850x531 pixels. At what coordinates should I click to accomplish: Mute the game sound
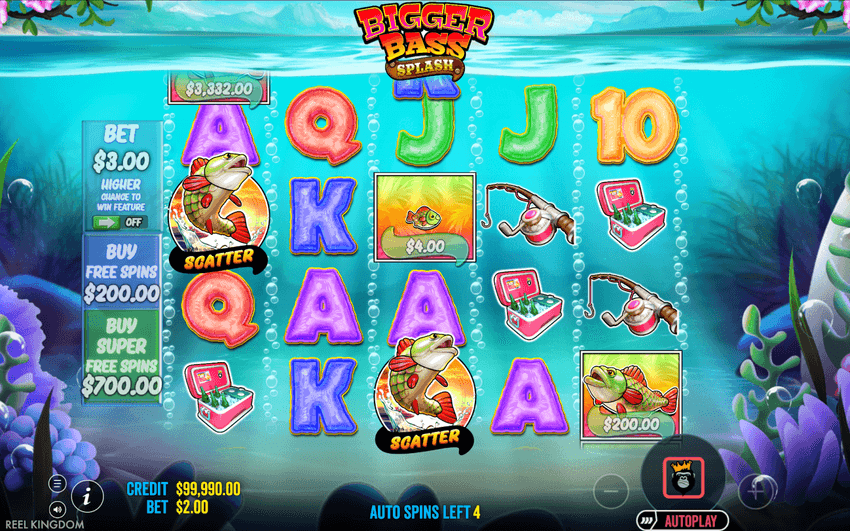coord(58,510)
